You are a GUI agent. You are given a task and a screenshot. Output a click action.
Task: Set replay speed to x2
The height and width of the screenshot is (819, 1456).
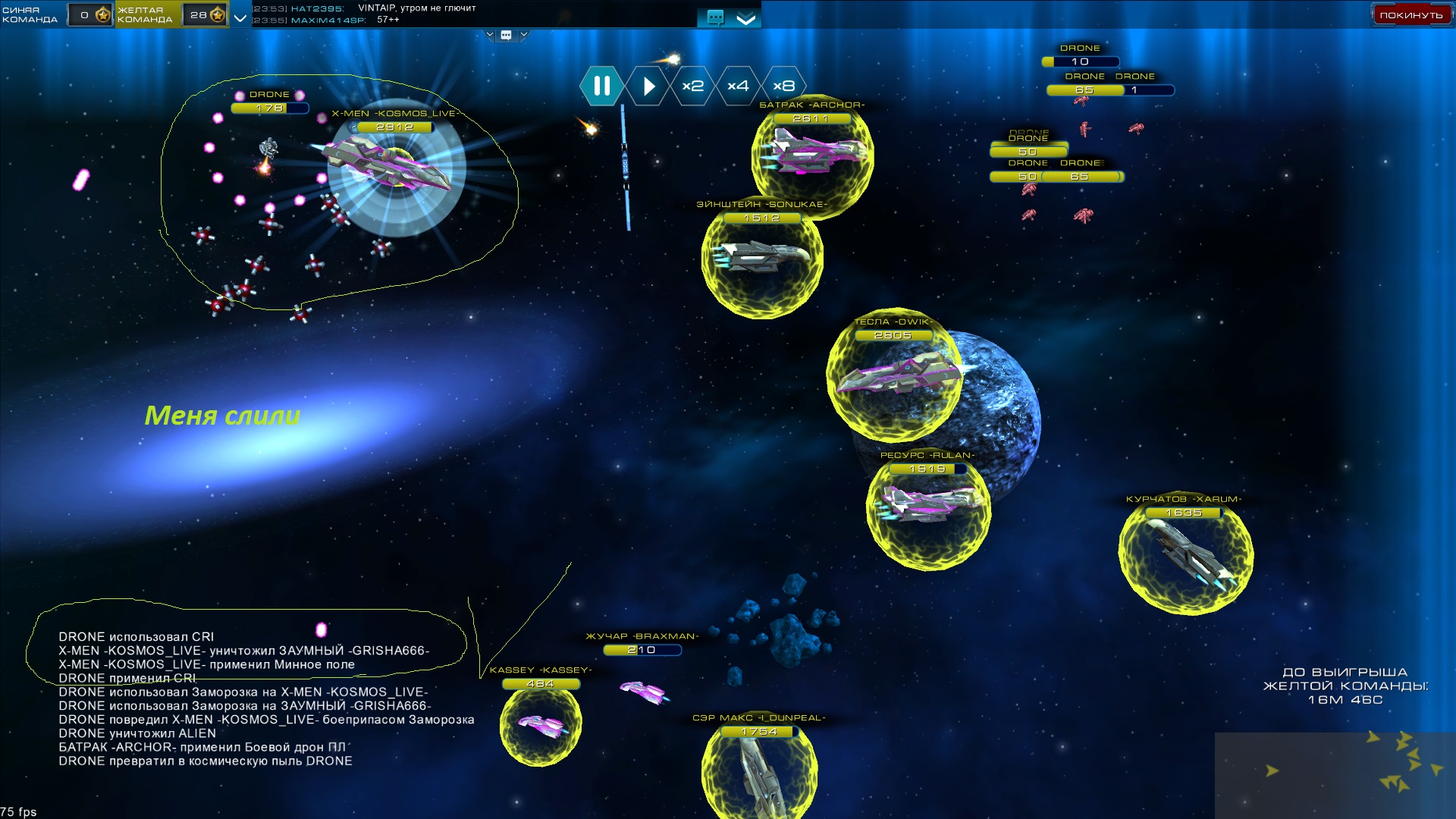point(692,86)
